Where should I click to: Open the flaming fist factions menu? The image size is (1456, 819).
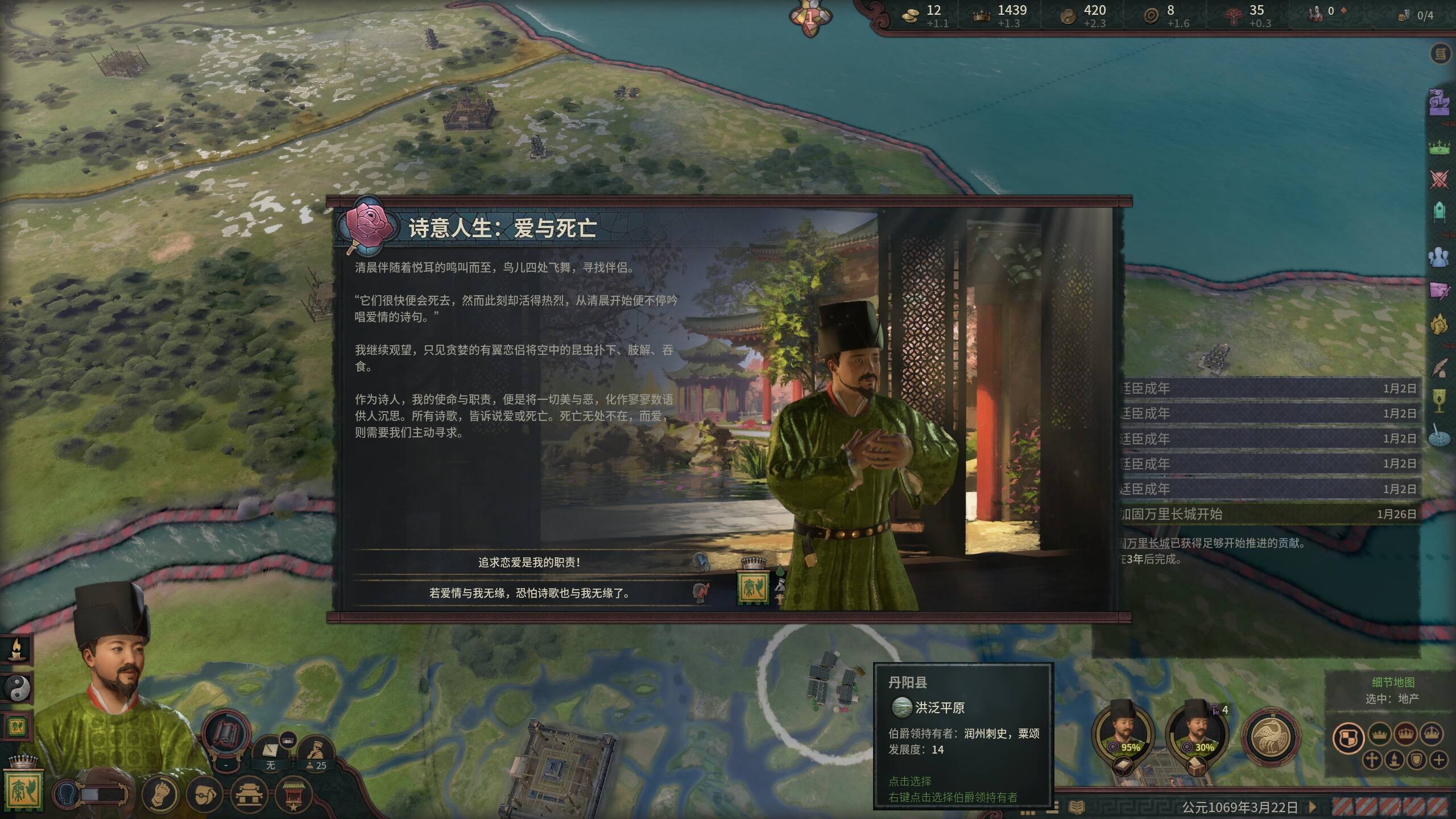[x=1440, y=325]
